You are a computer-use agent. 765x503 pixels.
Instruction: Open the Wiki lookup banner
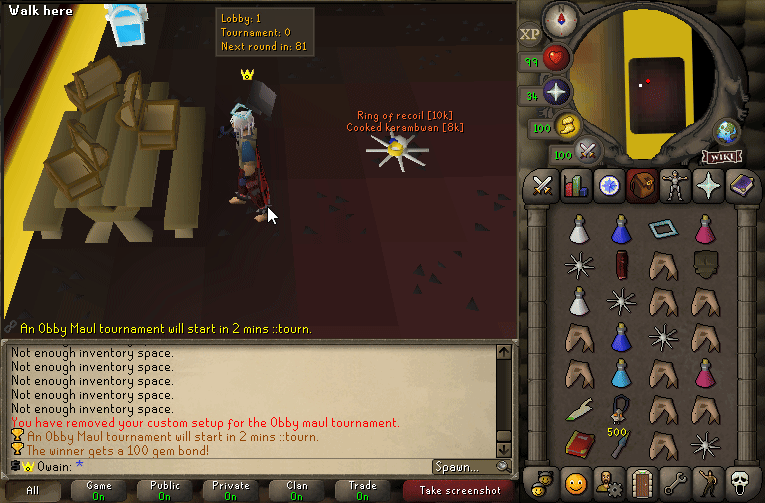(x=720, y=156)
